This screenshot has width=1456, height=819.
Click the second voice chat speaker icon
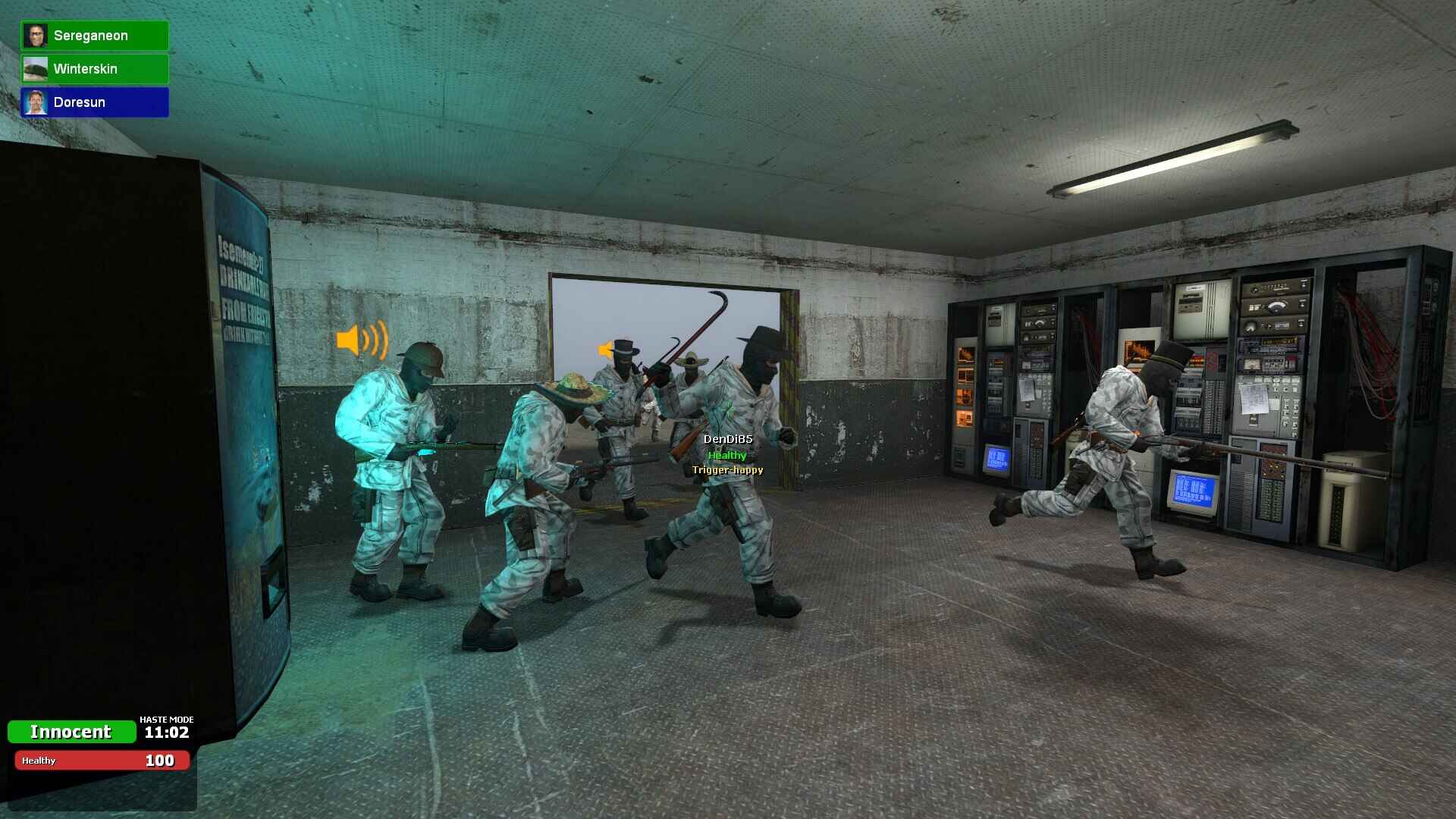pyautogui.click(x=604, y=347)
